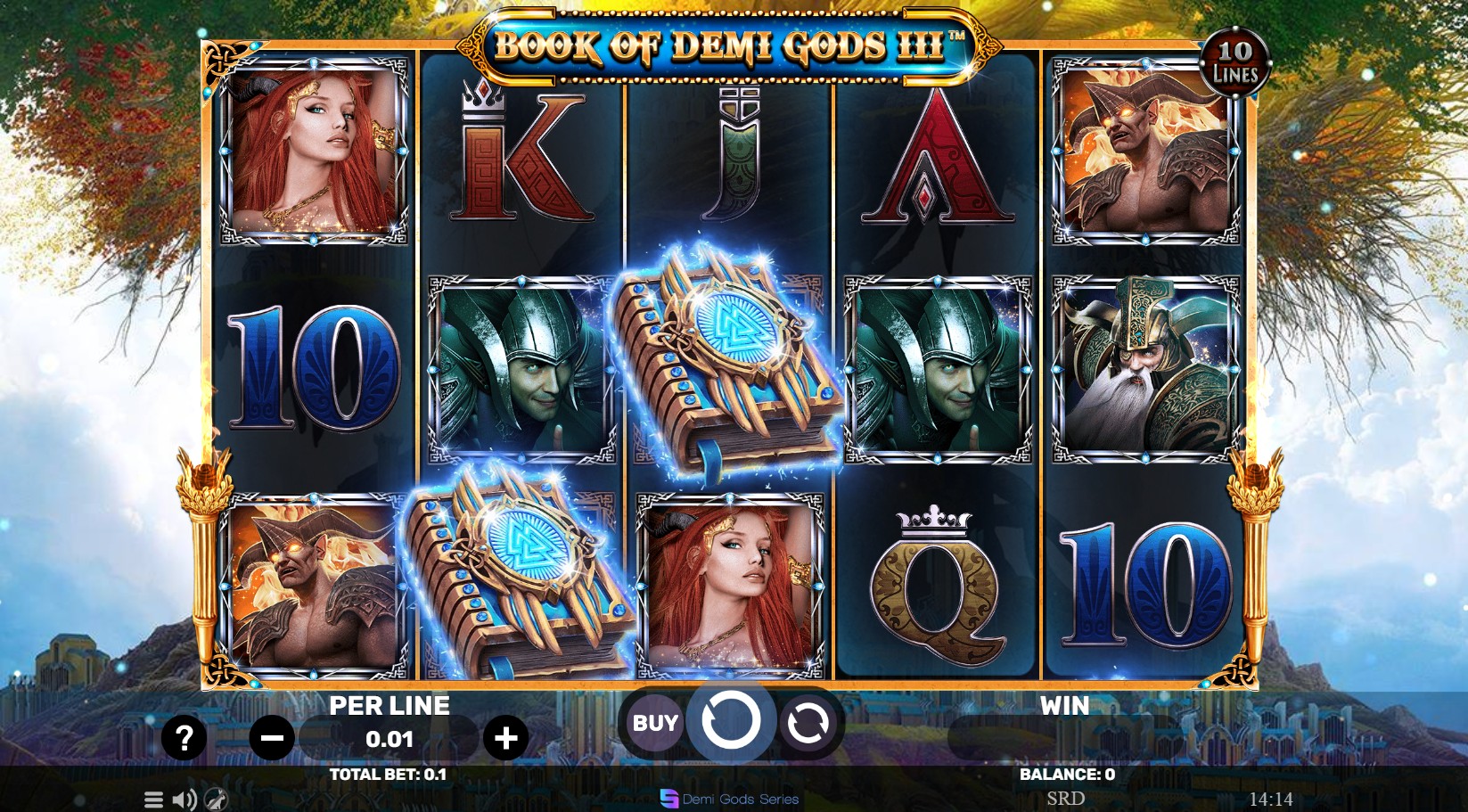Screen dimensions: 1468x812
Task: Open the hamburger game menu
Action: pyautogui.click(x=153, y=799)
